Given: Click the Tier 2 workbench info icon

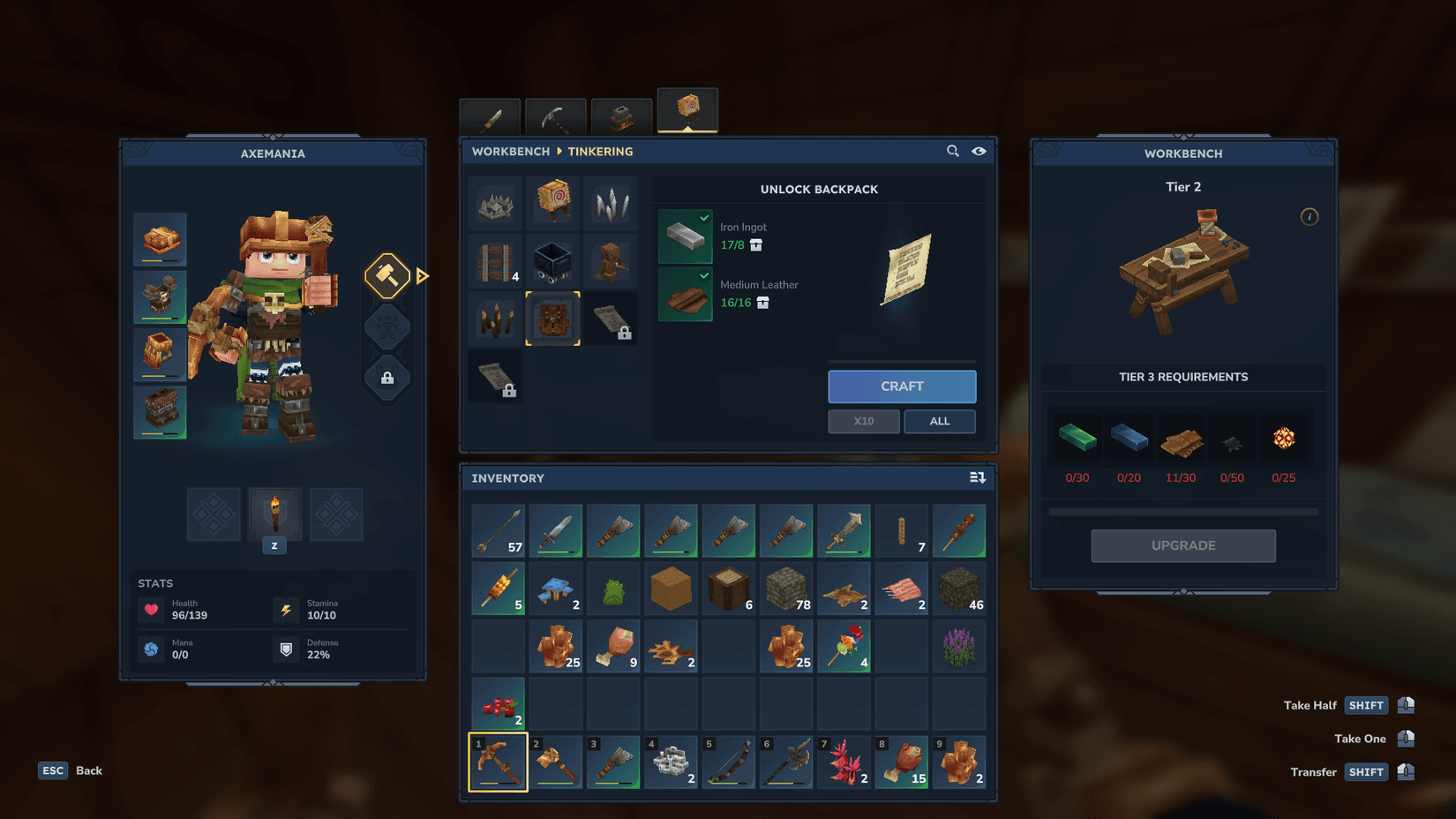Looking at the screenshot, I should point(1310,216).
